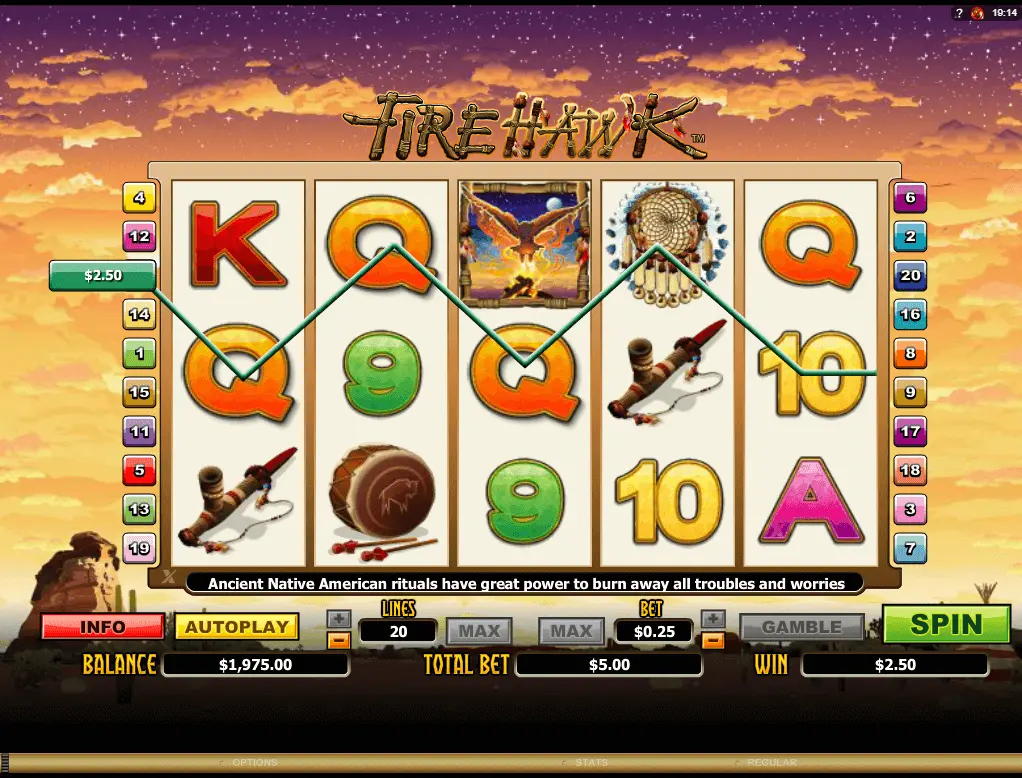Image resolution: width=1022 pixels, height=778 pixels.
Task: Select payline number 12 marker
Action: [x=138, y=237]
